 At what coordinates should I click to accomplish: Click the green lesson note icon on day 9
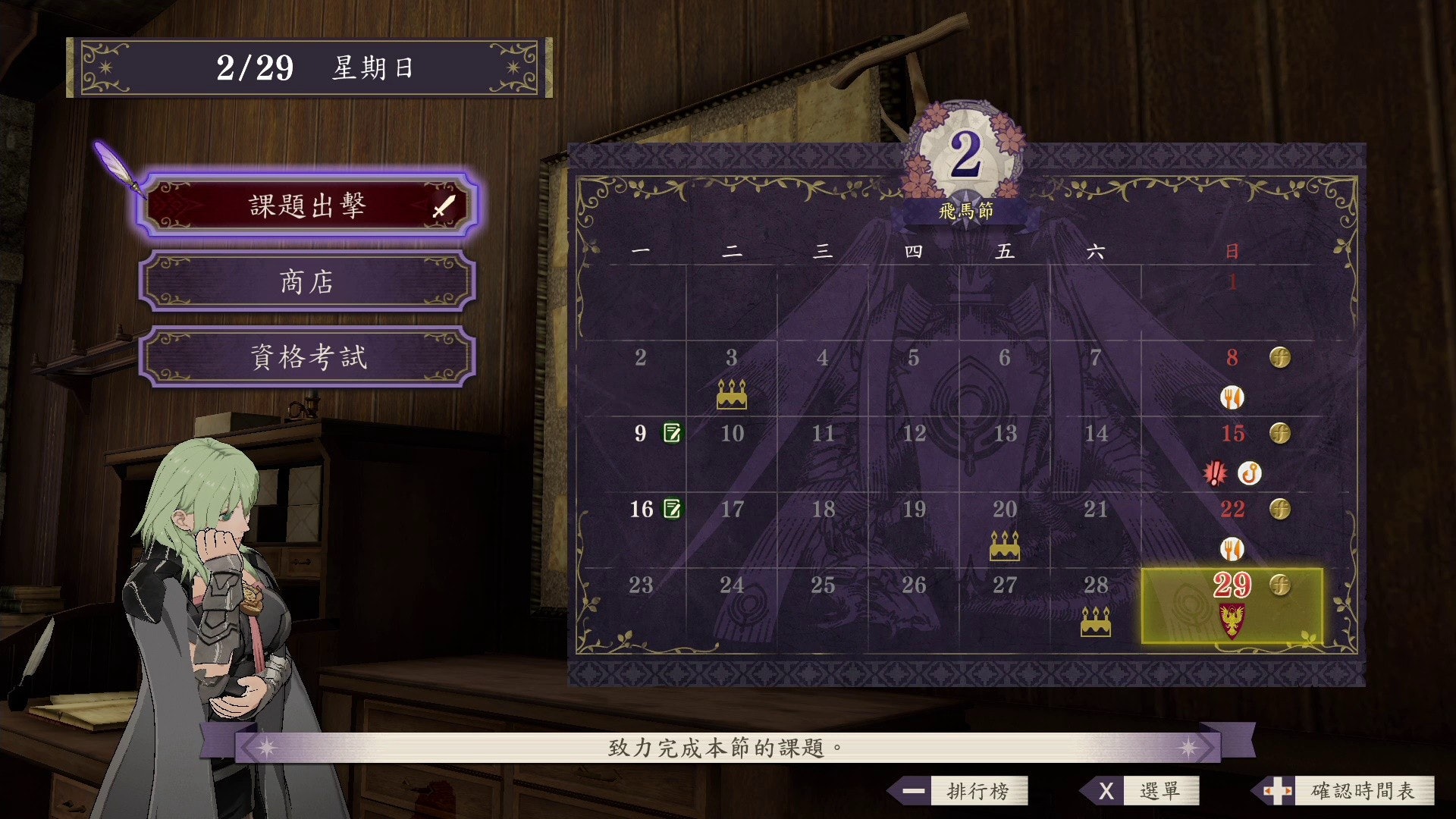click(x=672, y=433)
